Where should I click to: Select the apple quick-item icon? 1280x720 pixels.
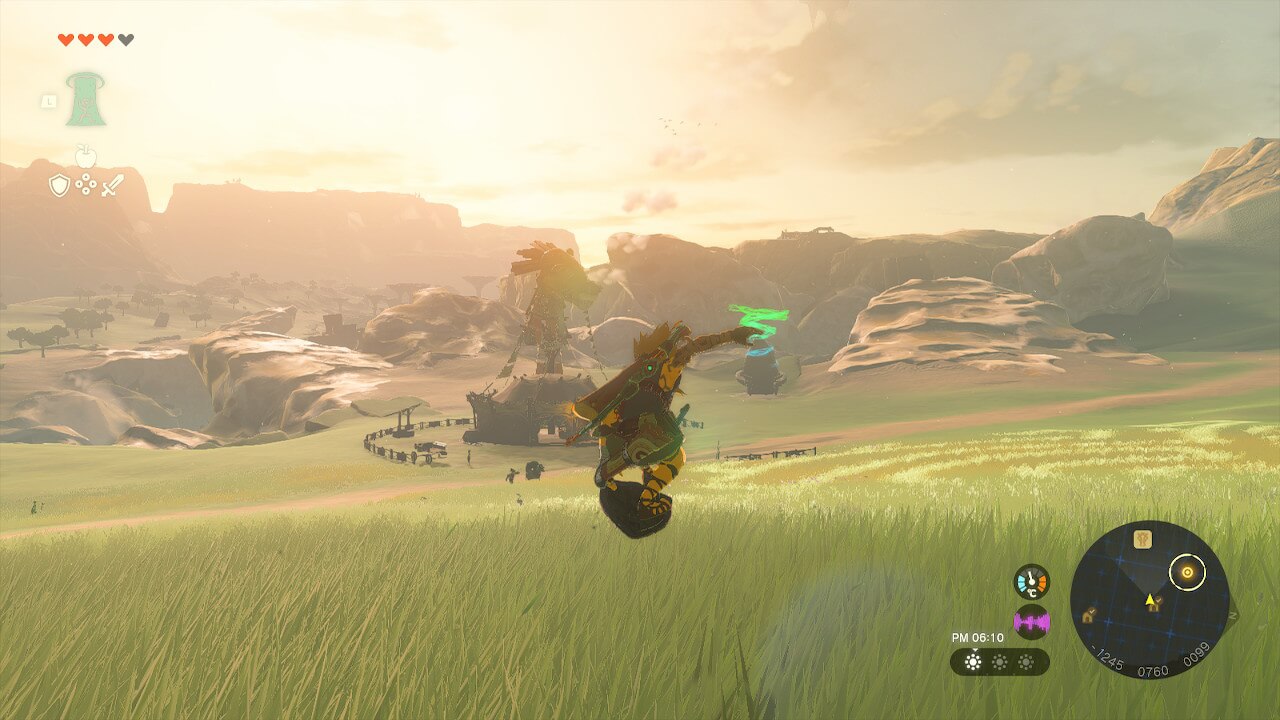pos(86,156)
